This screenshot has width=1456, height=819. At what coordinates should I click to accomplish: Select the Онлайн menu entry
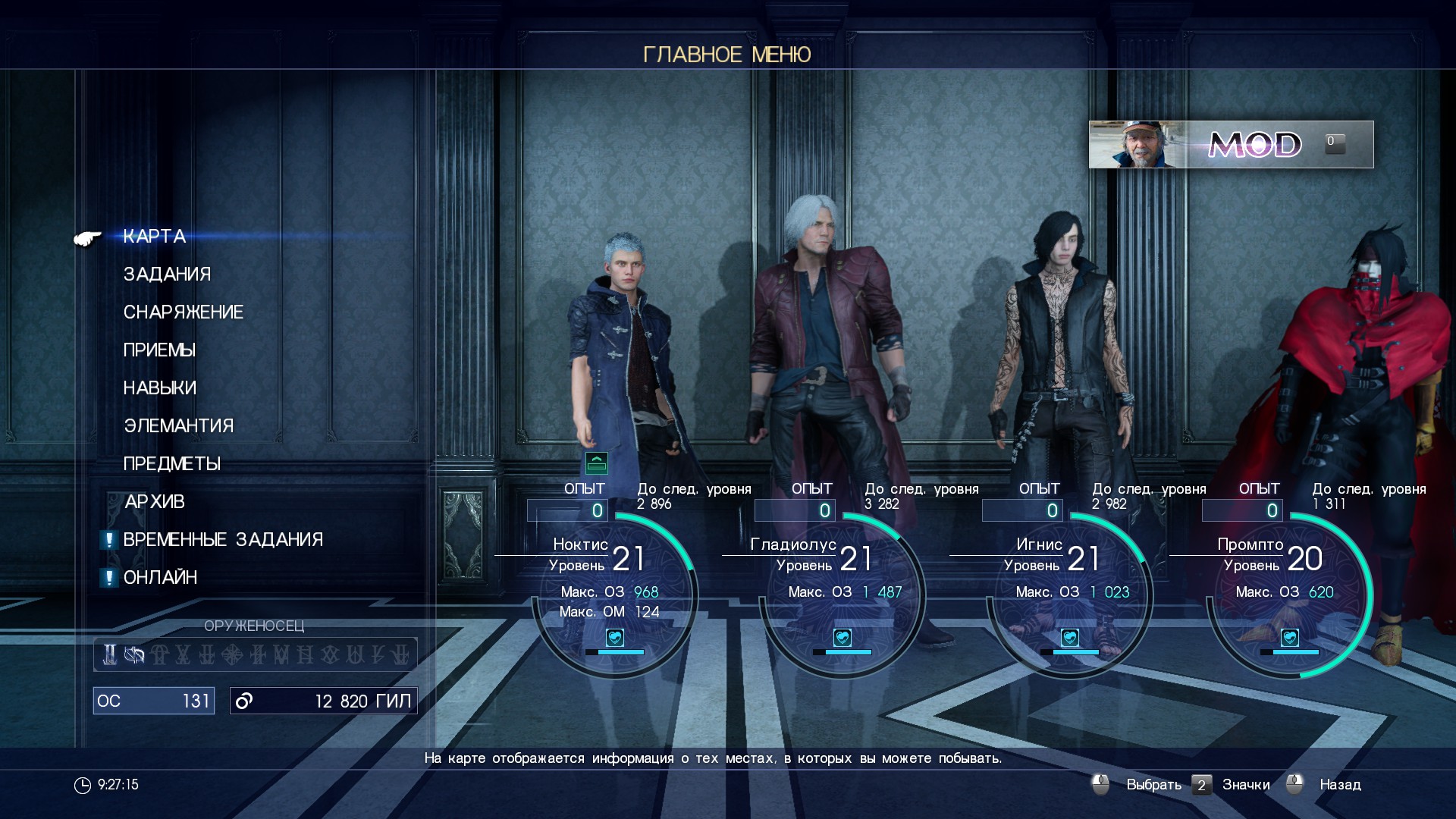[161, 578]
